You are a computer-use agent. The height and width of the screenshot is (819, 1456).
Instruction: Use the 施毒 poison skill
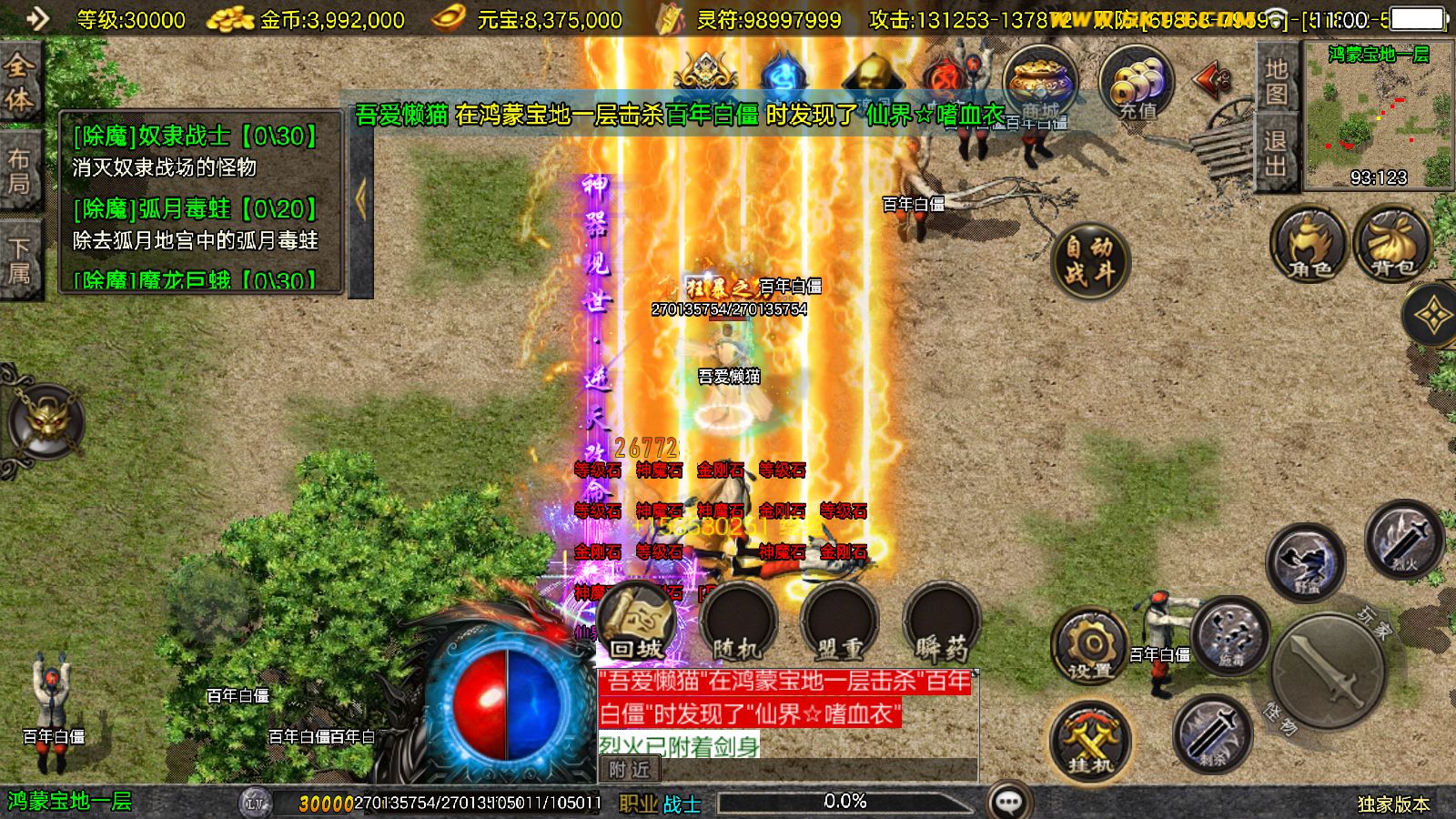[x=1230, y=635]
